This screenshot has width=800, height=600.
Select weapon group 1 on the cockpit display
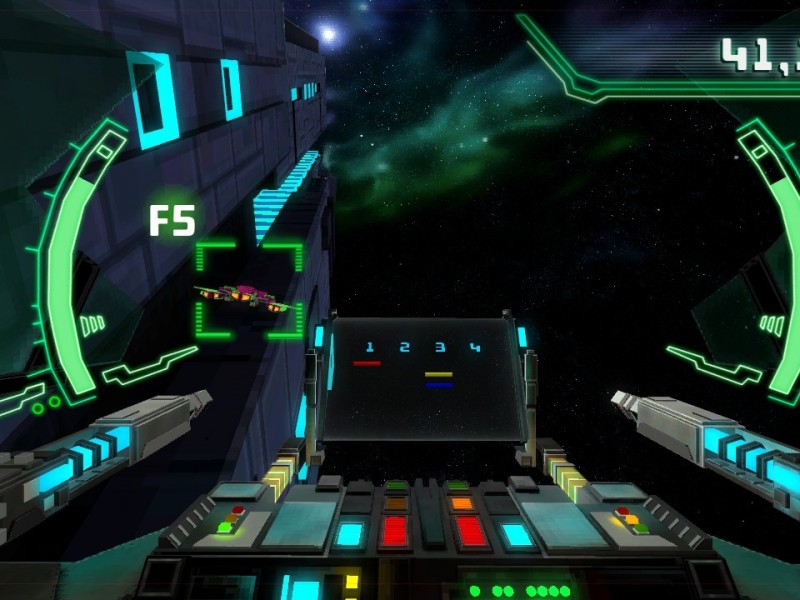[369, 348]
